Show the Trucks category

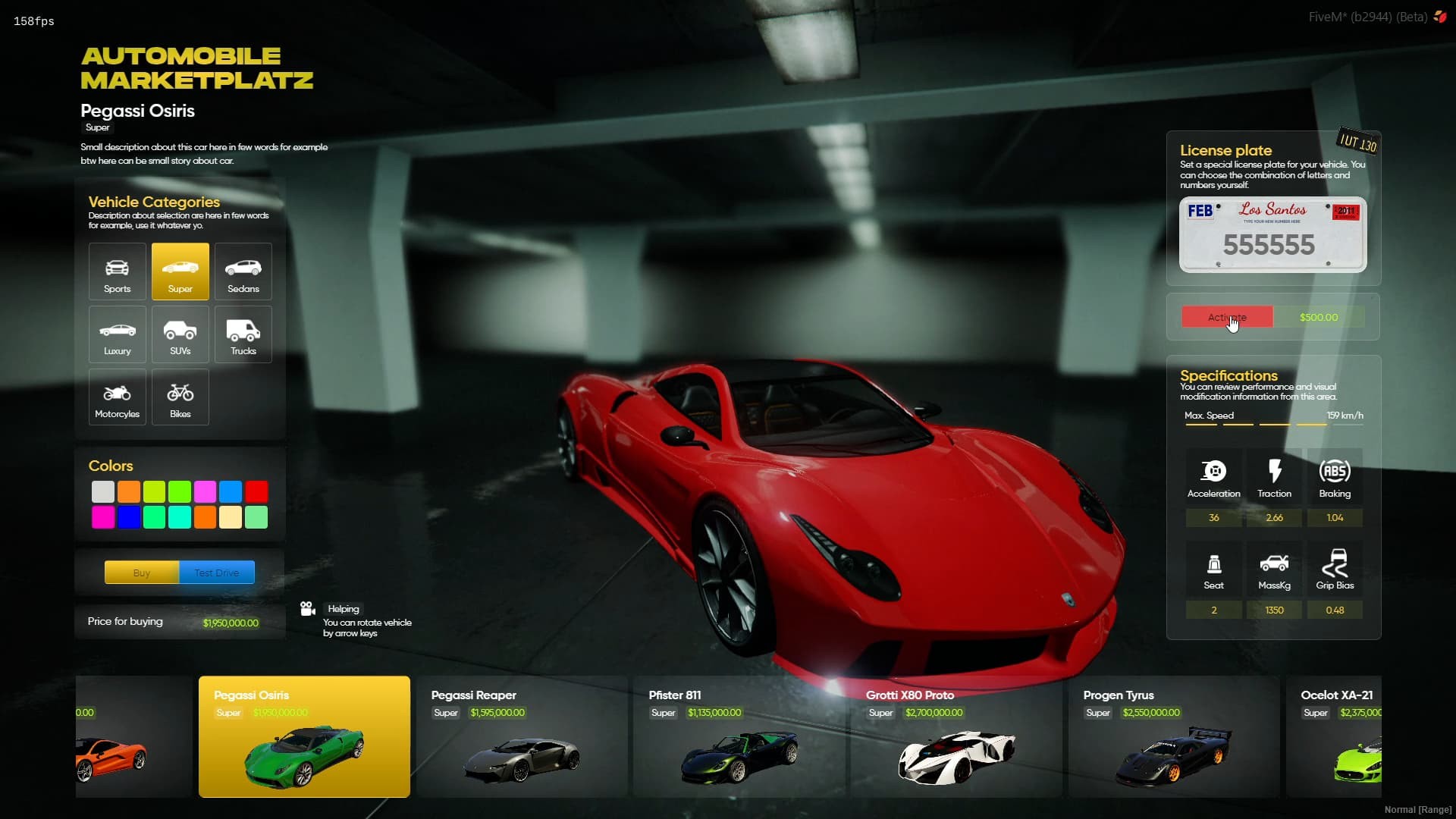click(243, 334)
